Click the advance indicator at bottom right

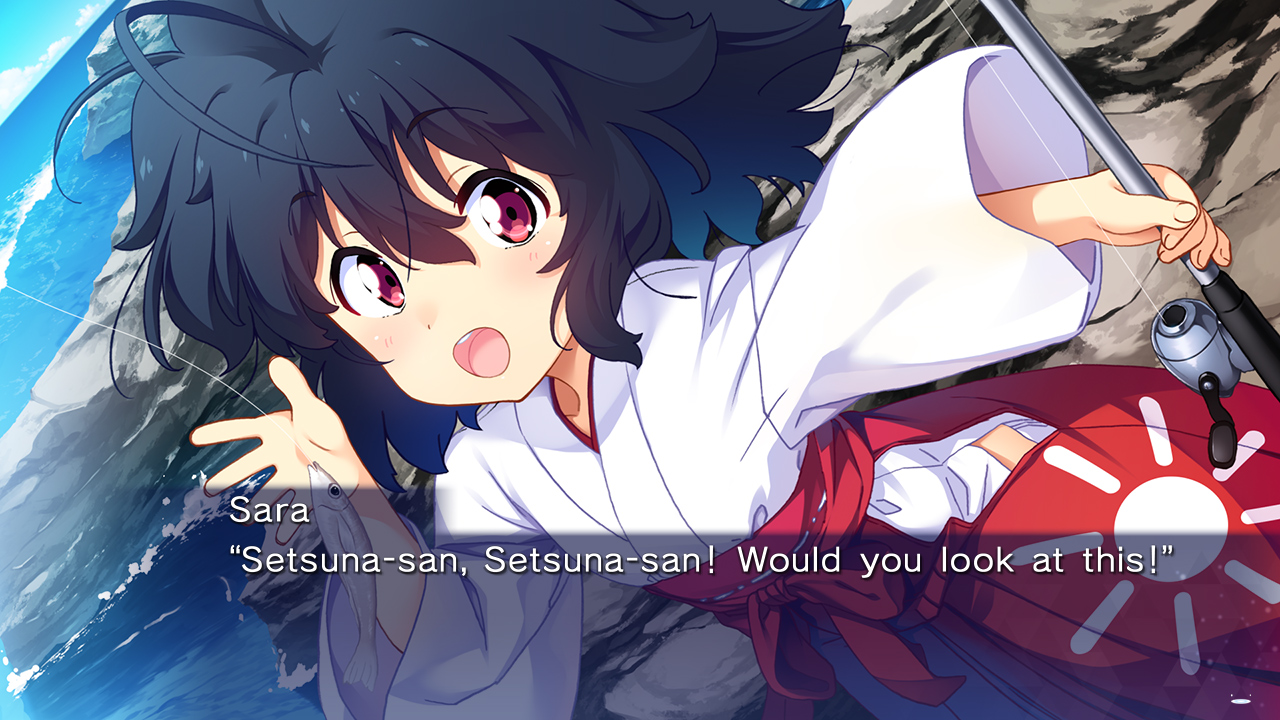[1240, 701]
